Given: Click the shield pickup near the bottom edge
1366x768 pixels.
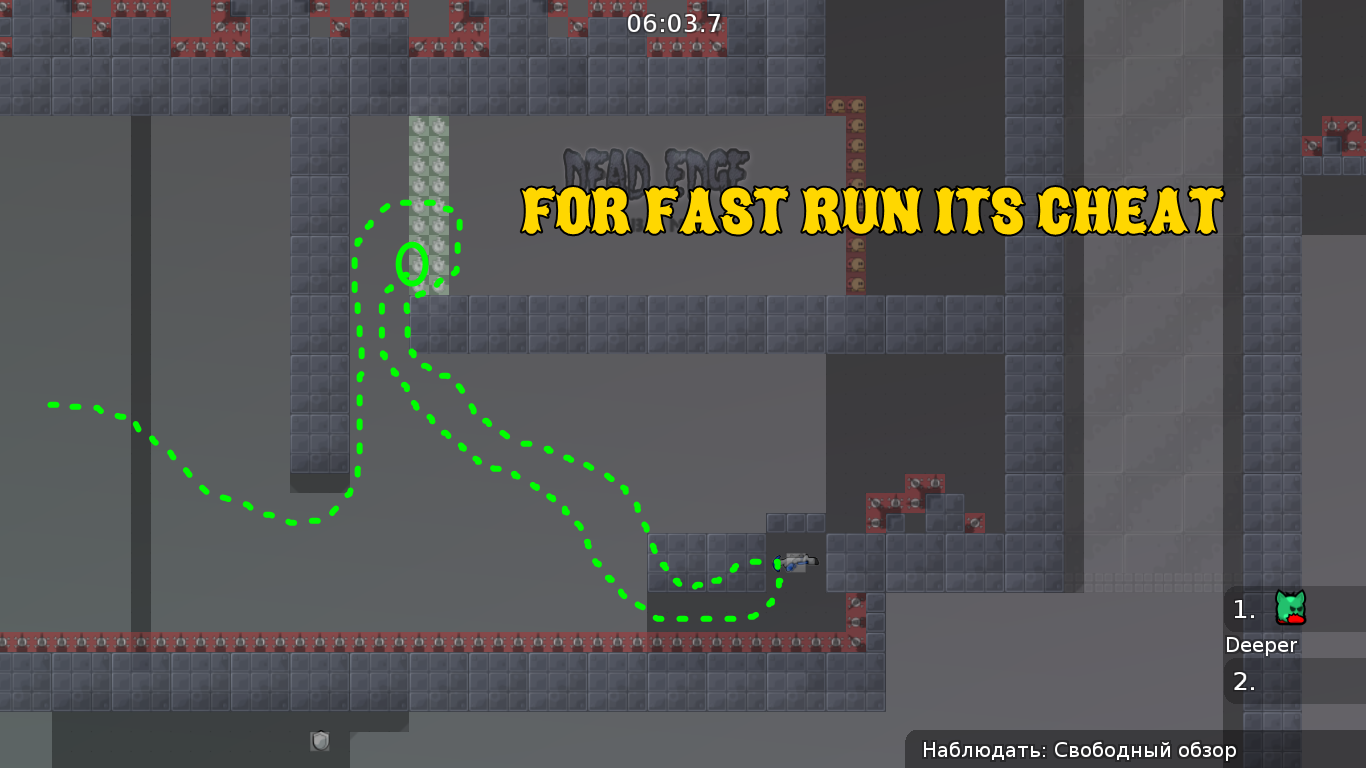Looking at the screenshot, I should click(x=321, y=741).
